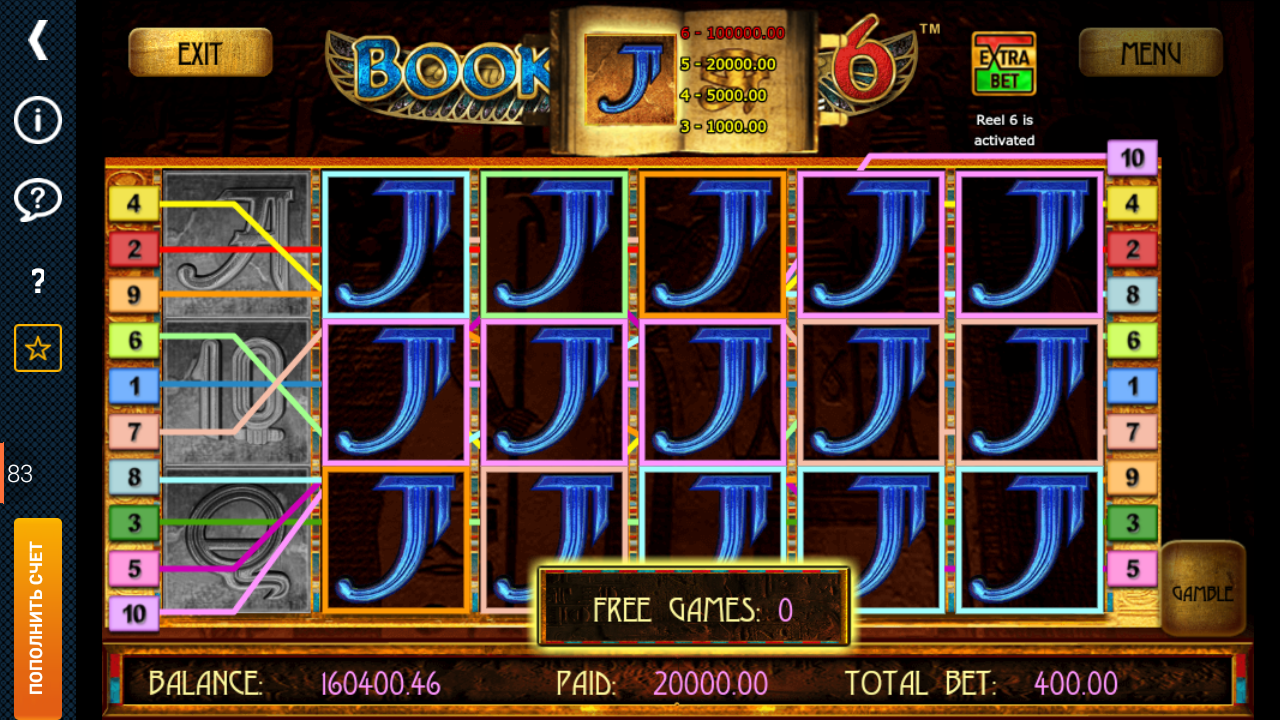Hit the Gamble button

(1202, 592)
